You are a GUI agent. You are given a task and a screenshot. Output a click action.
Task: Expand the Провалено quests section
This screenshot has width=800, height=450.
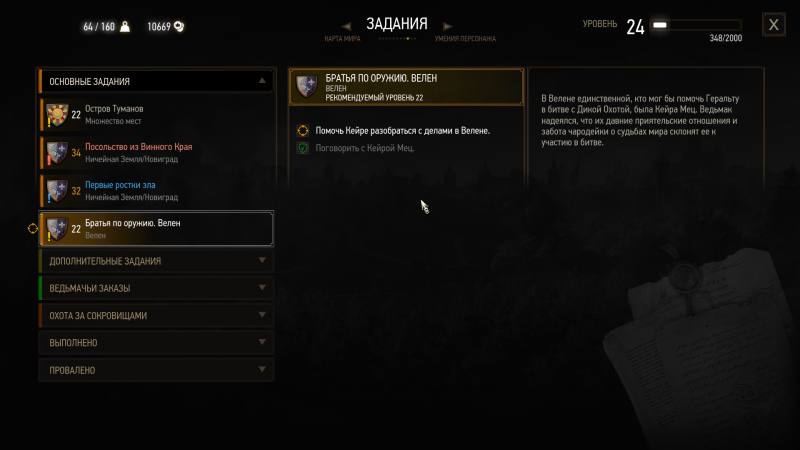155,369
